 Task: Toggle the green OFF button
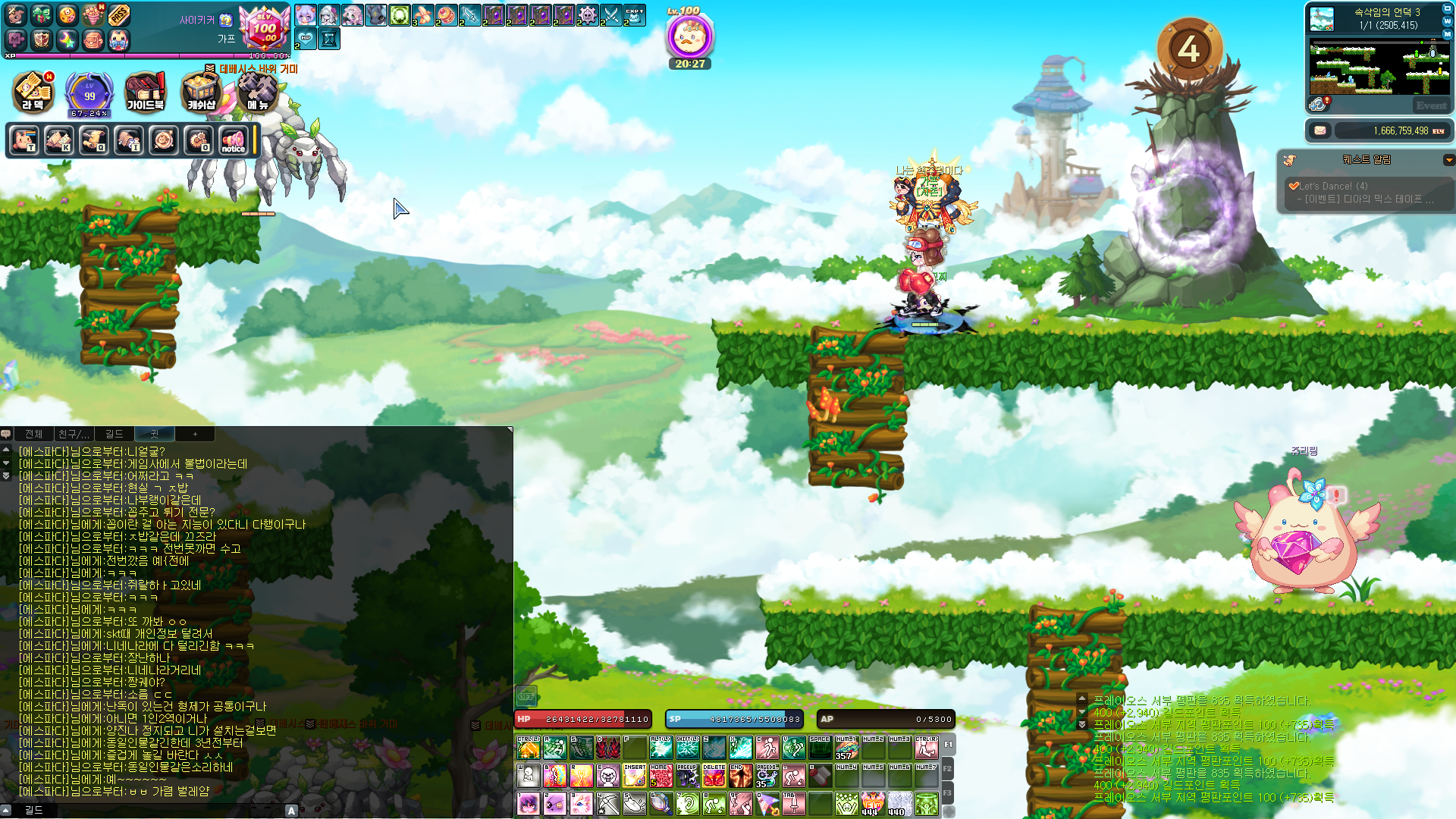pyautogui.click(x=526, y=696)
